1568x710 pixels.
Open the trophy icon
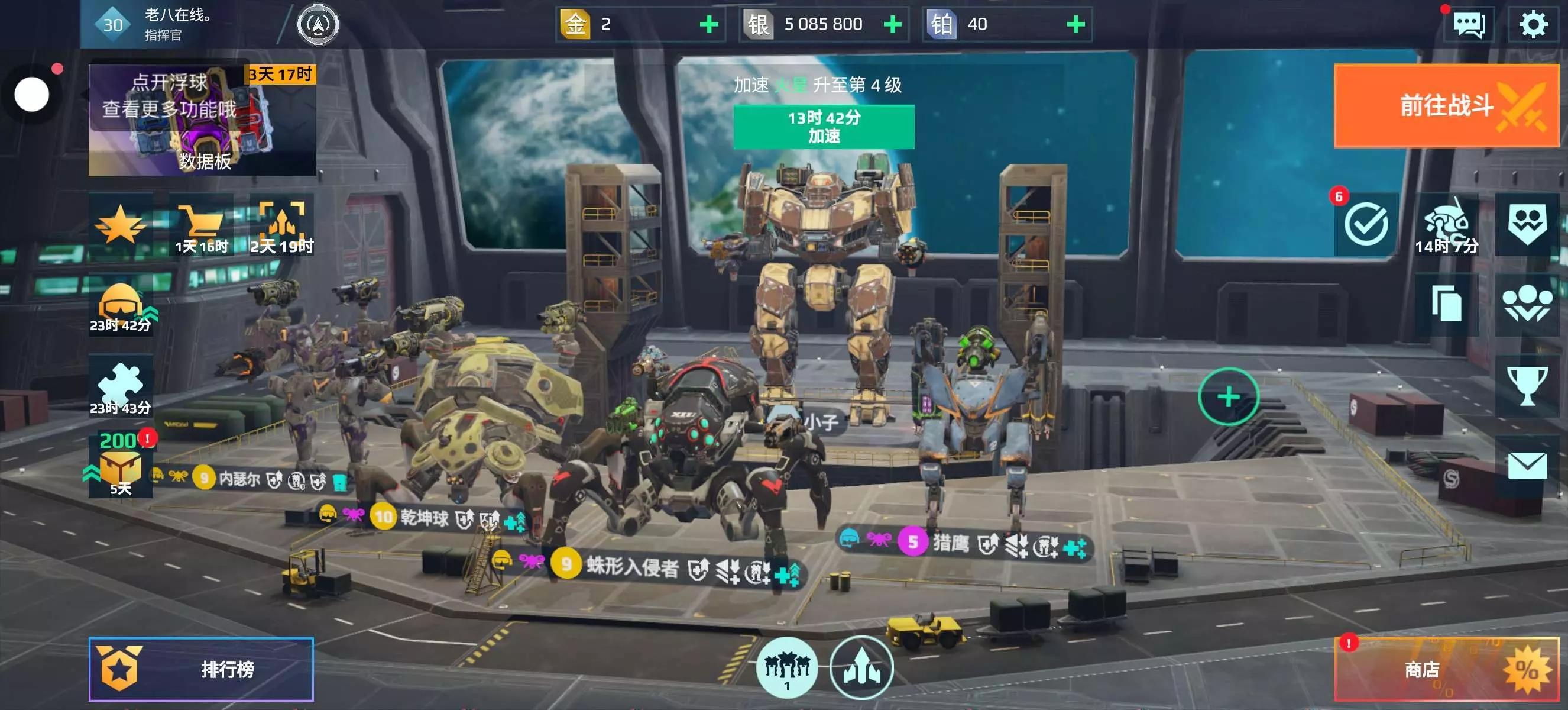pyautogui.click(x=1527, y=385)
